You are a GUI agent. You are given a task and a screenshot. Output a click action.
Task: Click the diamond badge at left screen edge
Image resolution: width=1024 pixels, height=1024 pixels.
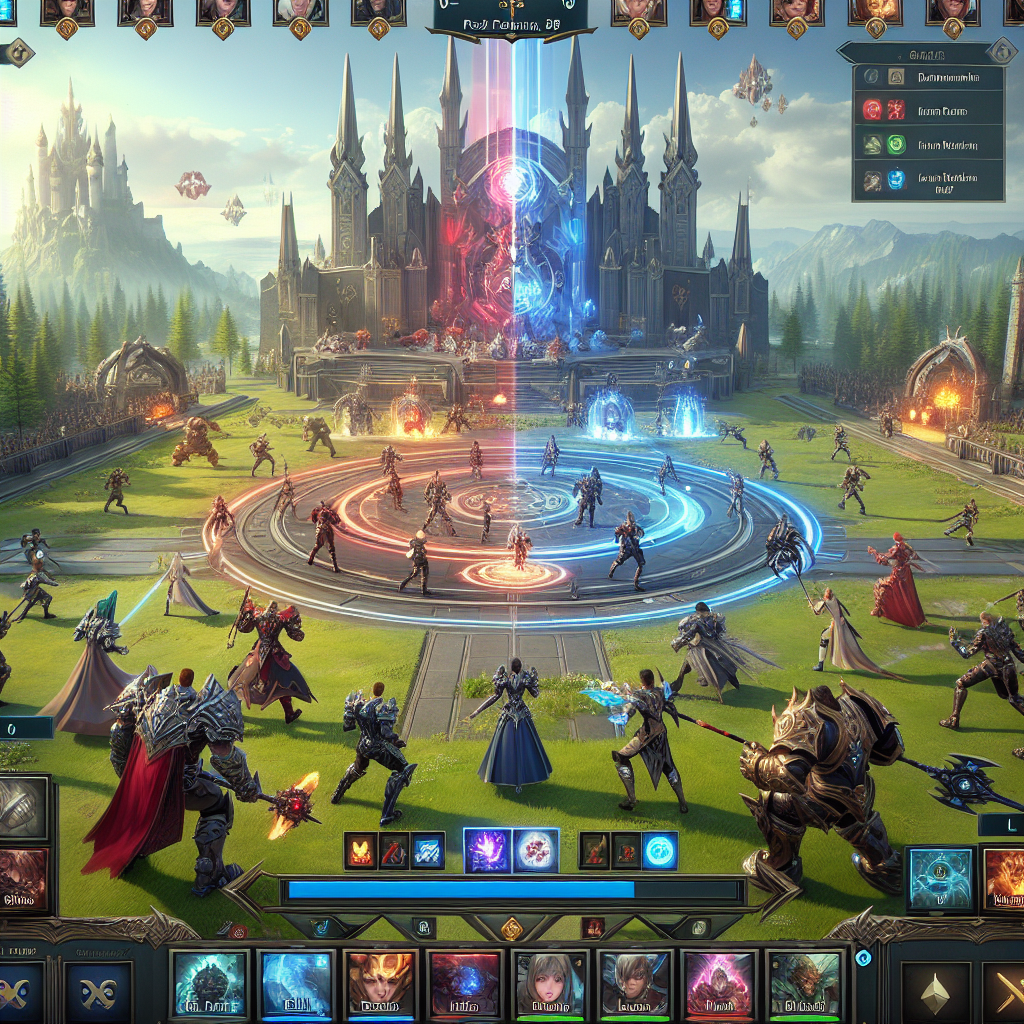[19, 52]
